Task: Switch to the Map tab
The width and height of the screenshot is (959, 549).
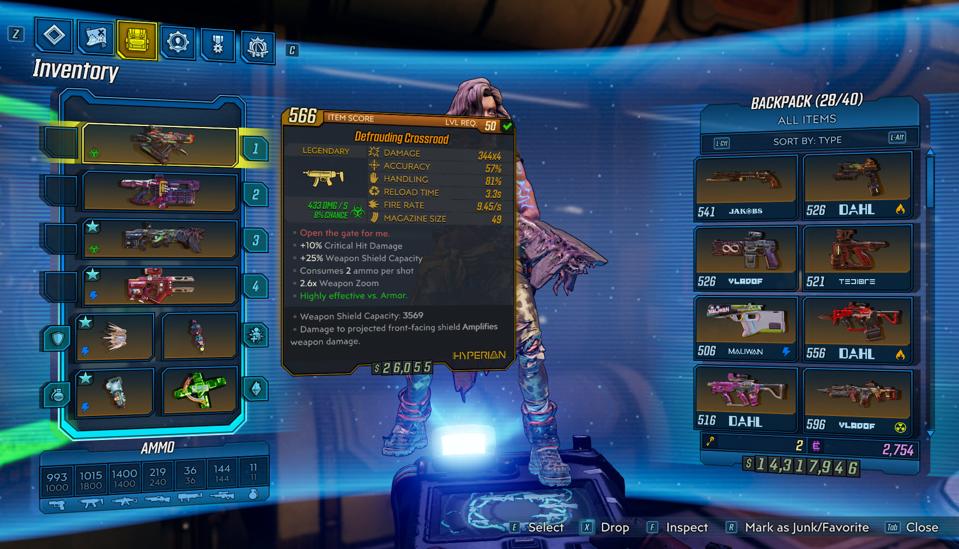Action: pos(96,37)
